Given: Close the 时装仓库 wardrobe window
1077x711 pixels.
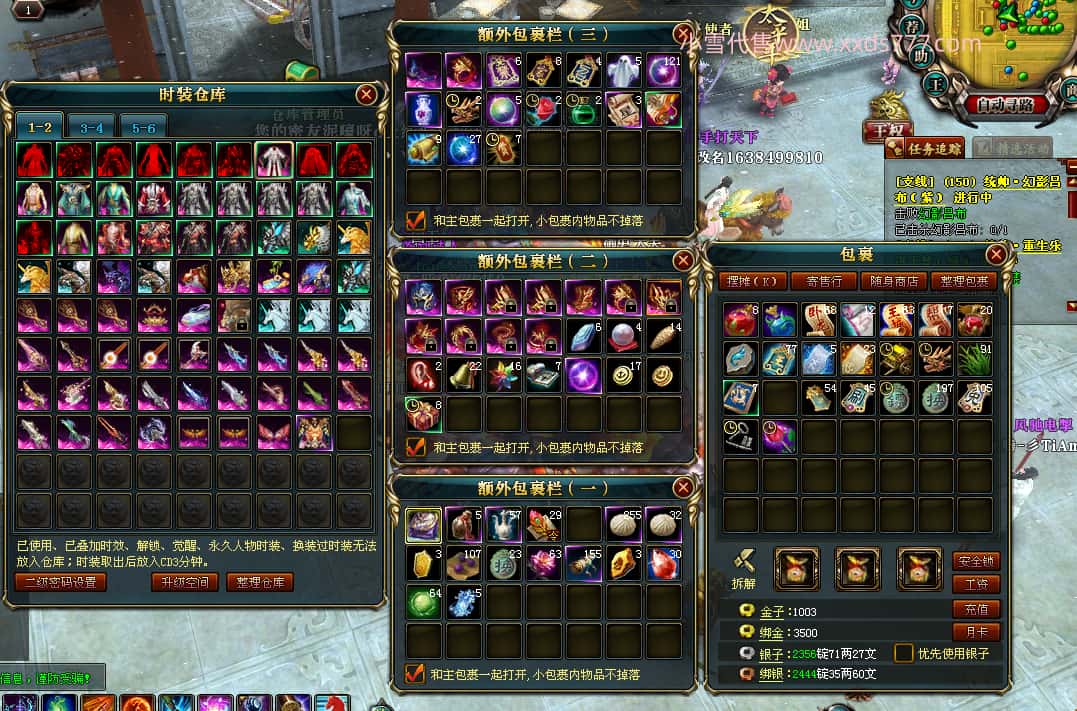Looking at the screenshot, I should 366,95.
